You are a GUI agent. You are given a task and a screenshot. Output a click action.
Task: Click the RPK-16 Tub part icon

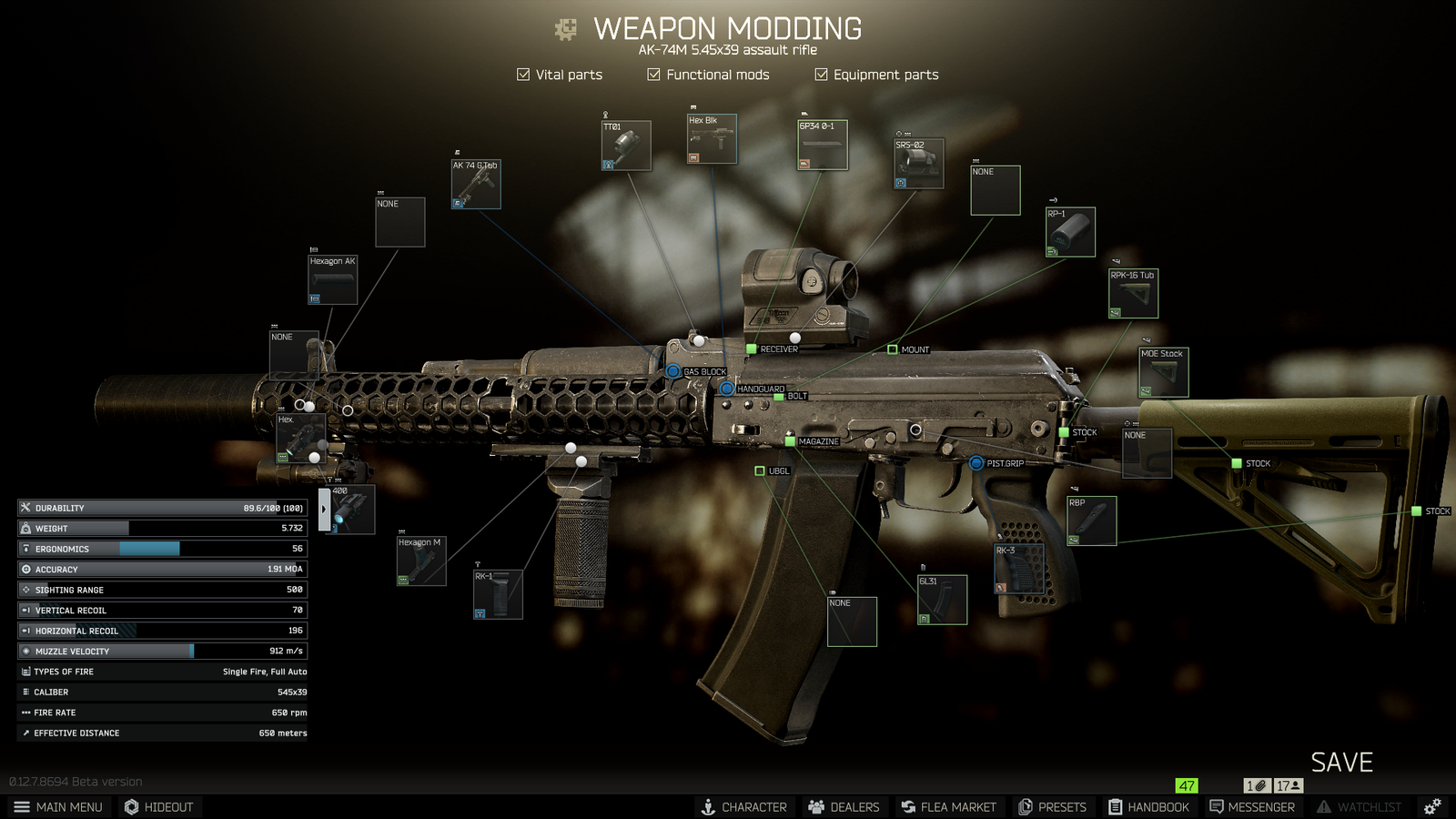pyautogui.click(x=1132, y=292)
